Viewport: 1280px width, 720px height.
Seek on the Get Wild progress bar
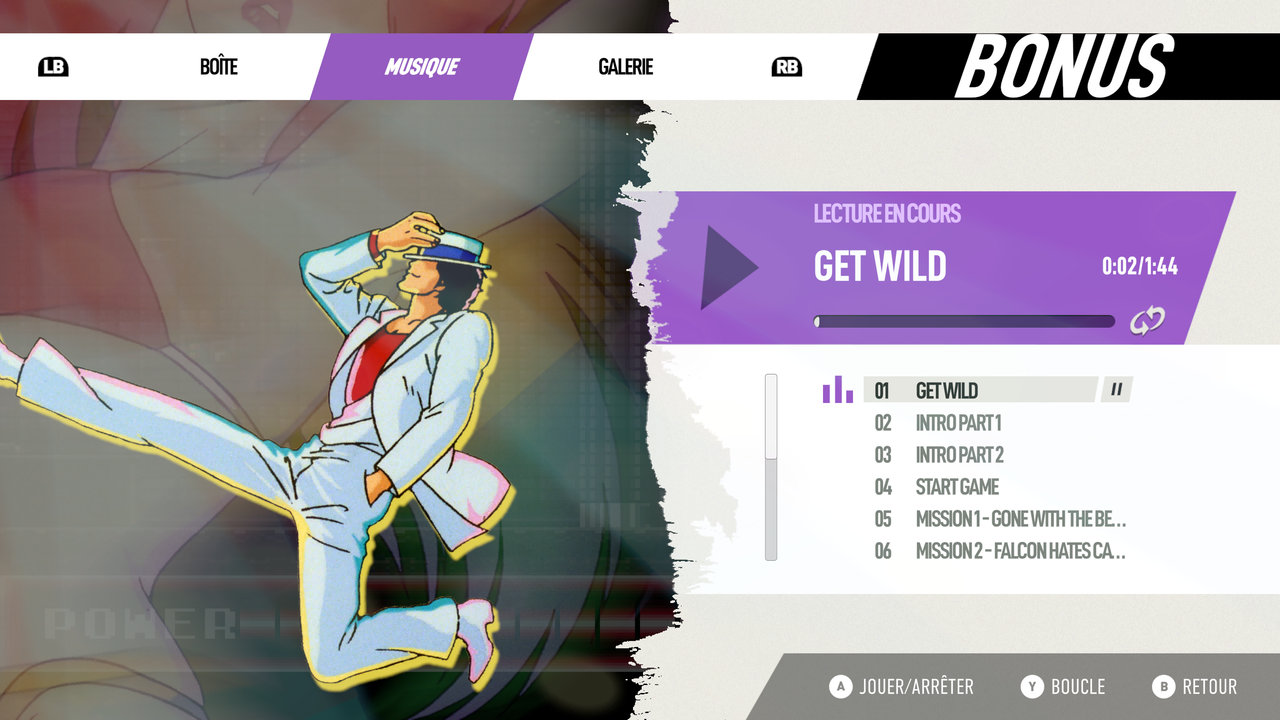pos(964,322)
